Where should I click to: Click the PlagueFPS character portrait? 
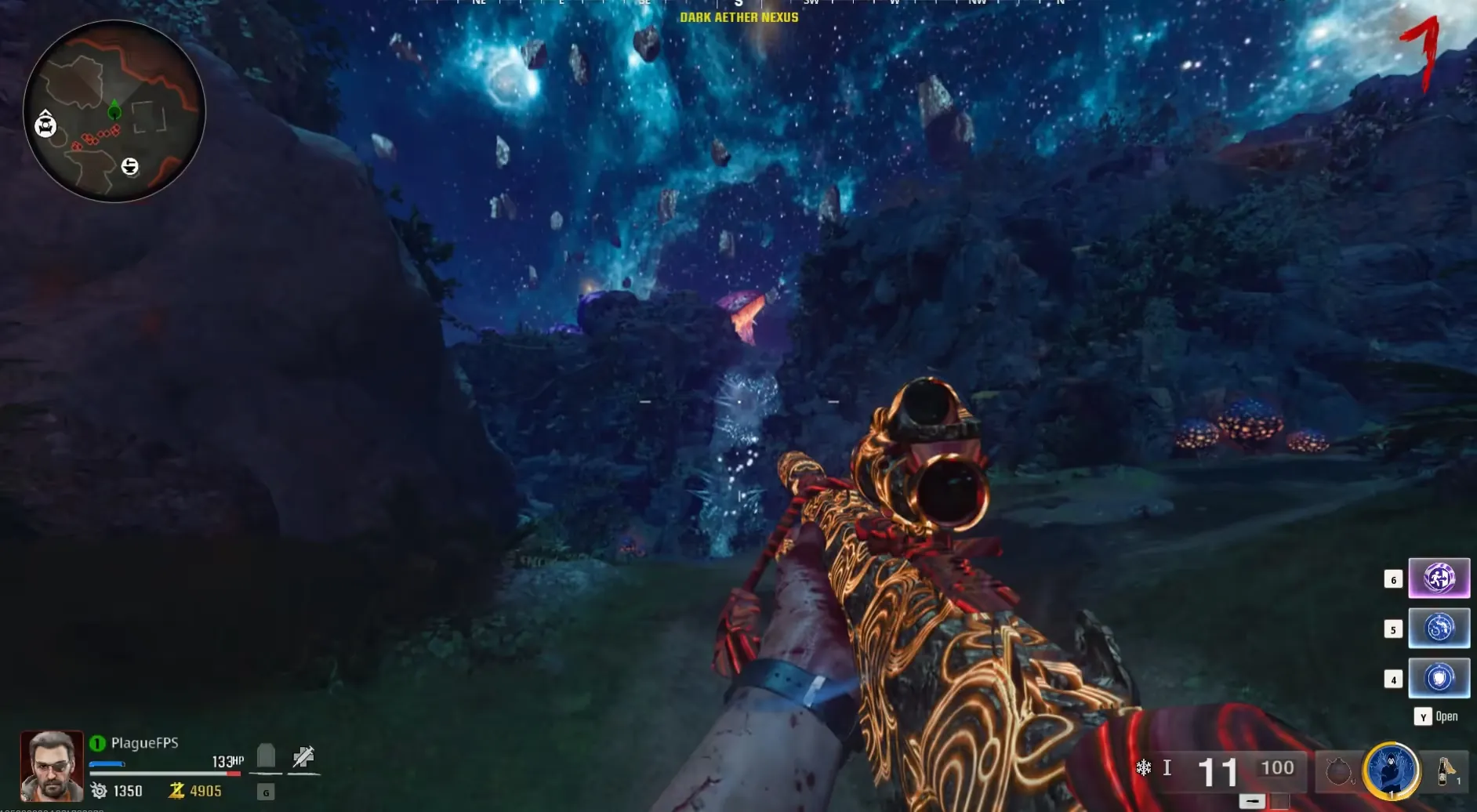[x=52, y=765]
